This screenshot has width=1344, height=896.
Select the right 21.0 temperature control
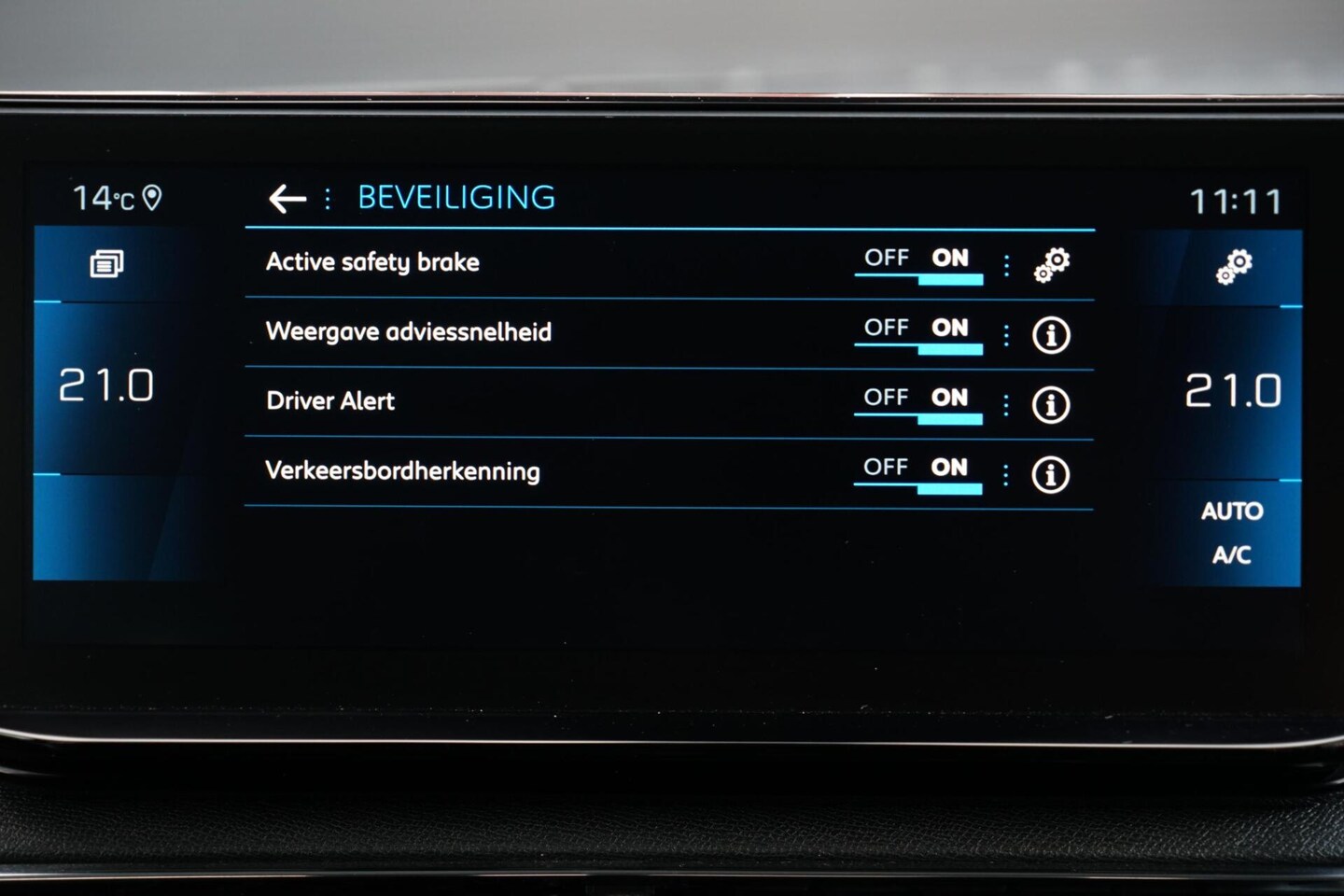coord(1233,391)
